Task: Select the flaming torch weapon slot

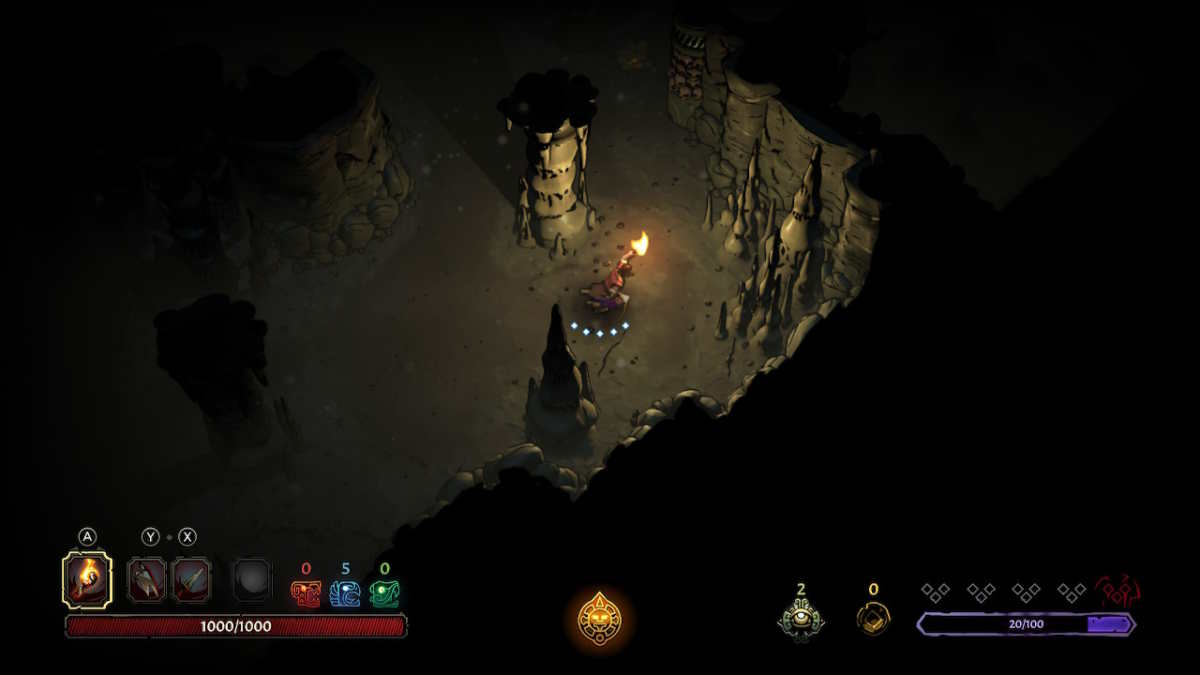Action: [87, 579]
